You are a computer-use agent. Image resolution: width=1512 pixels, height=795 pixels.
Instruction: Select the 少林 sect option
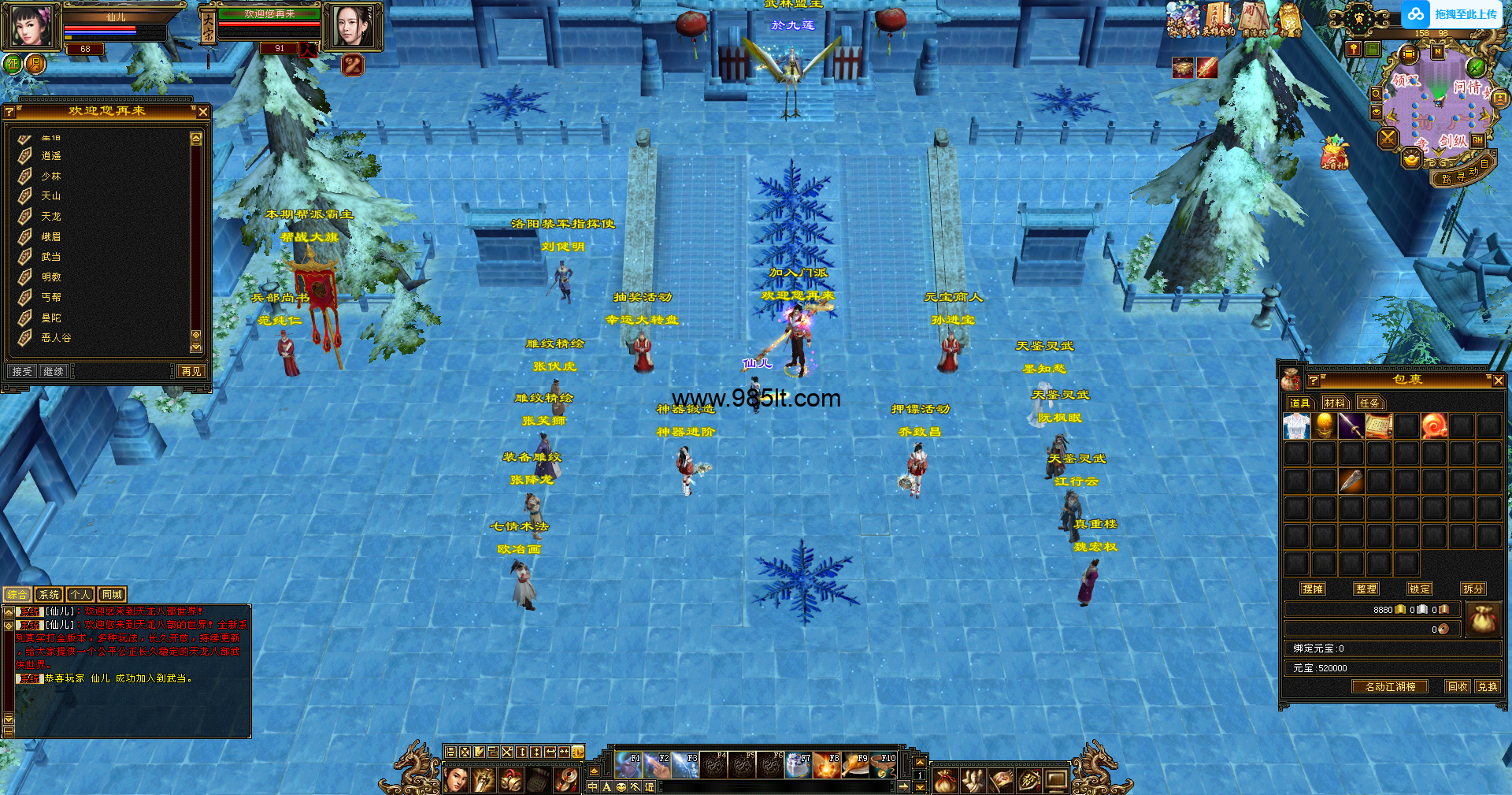pos(50,176)
